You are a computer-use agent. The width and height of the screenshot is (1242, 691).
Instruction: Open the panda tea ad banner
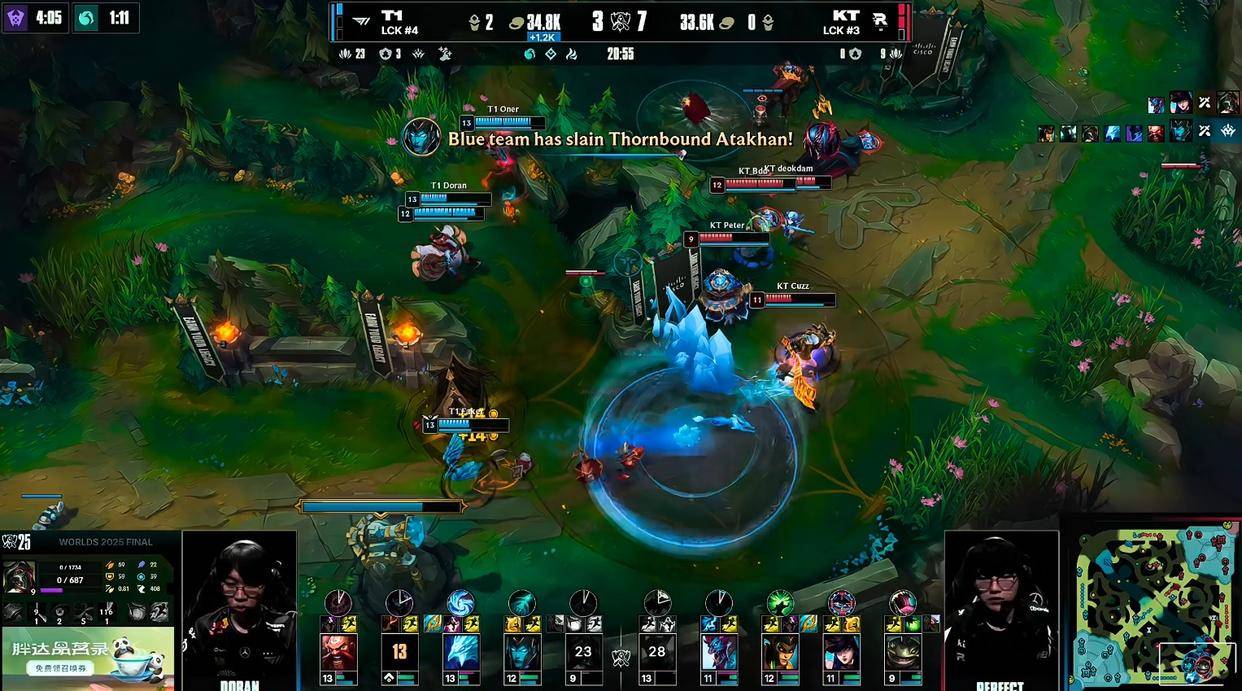[x=88, y=655]
